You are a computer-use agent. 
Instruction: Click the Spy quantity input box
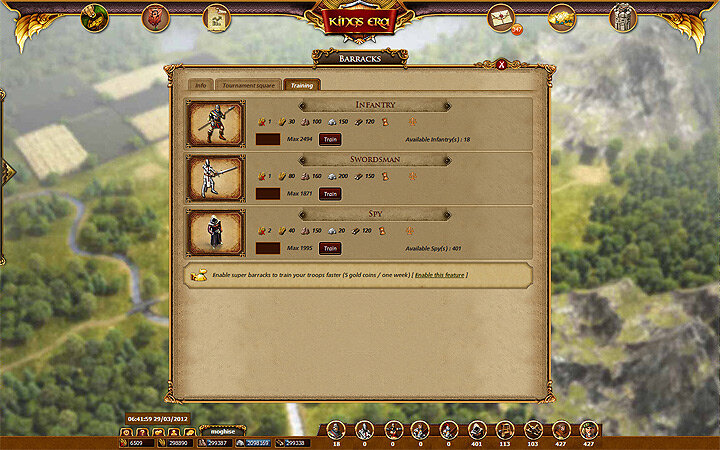pos(268,248)
